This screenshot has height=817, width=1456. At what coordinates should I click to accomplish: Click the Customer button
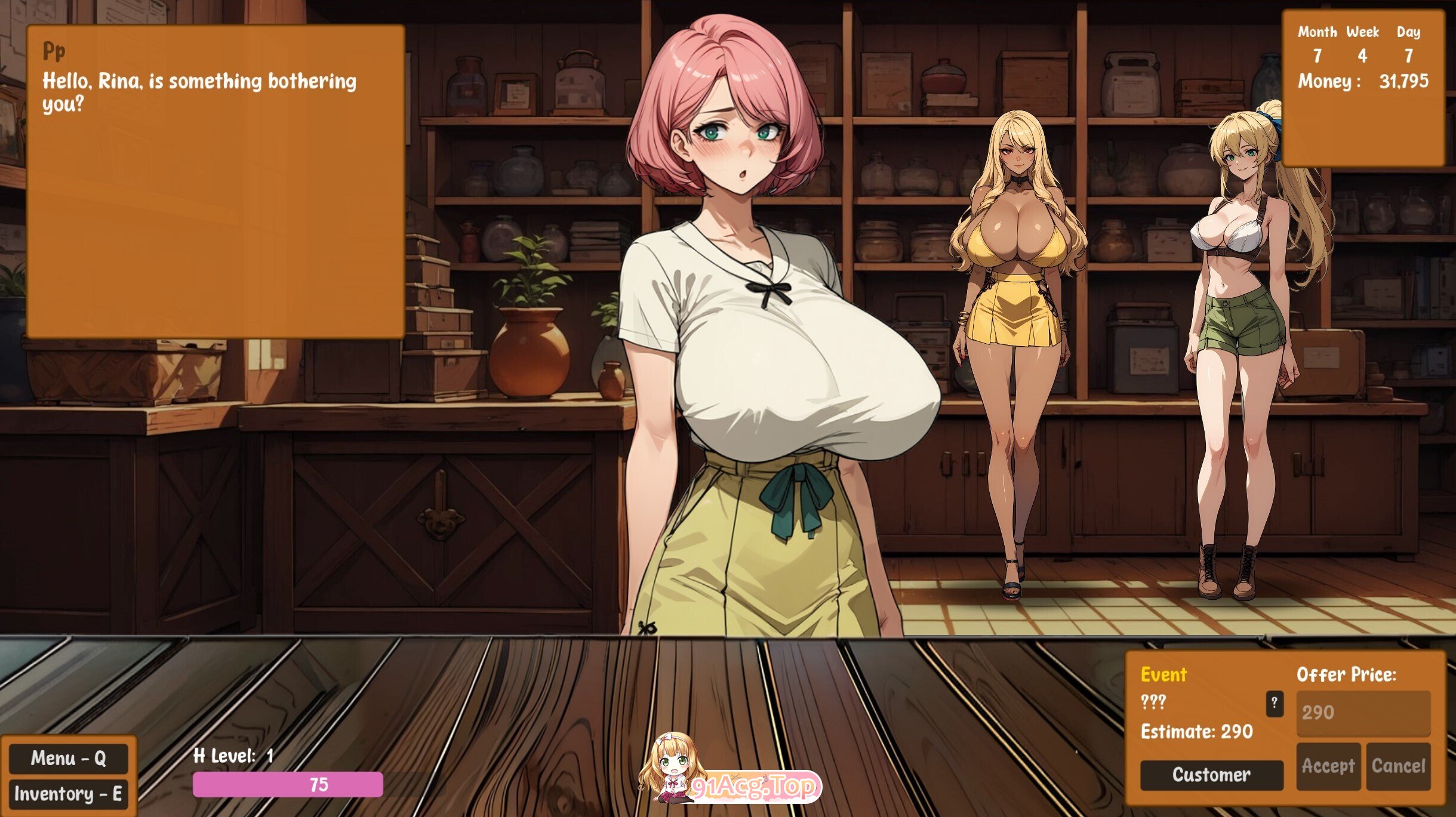[x=1211, y=775]
